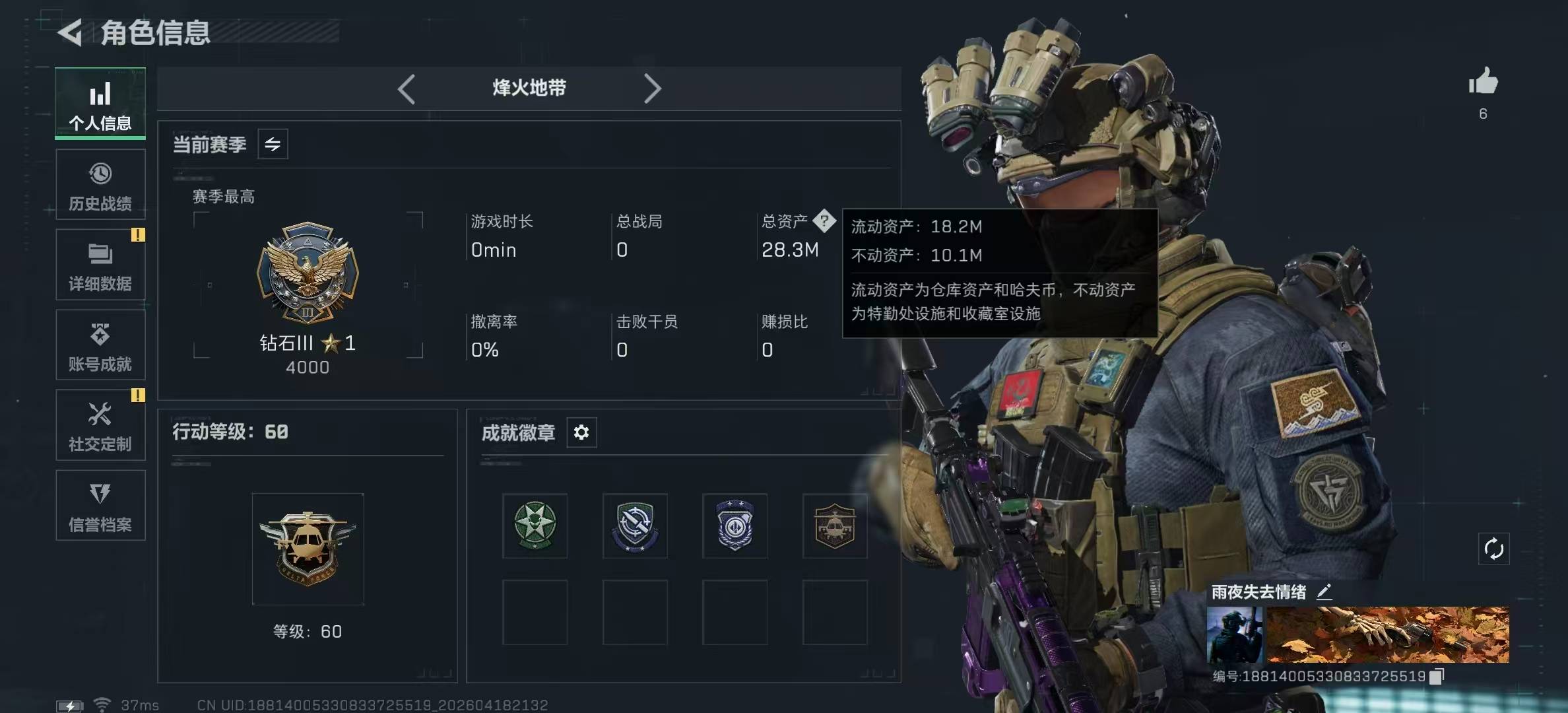Image resolution: width=1568 pixels, height=713 pixels.
Task: Click the level 60 helicopter emblem
Action: click(308, 549)
